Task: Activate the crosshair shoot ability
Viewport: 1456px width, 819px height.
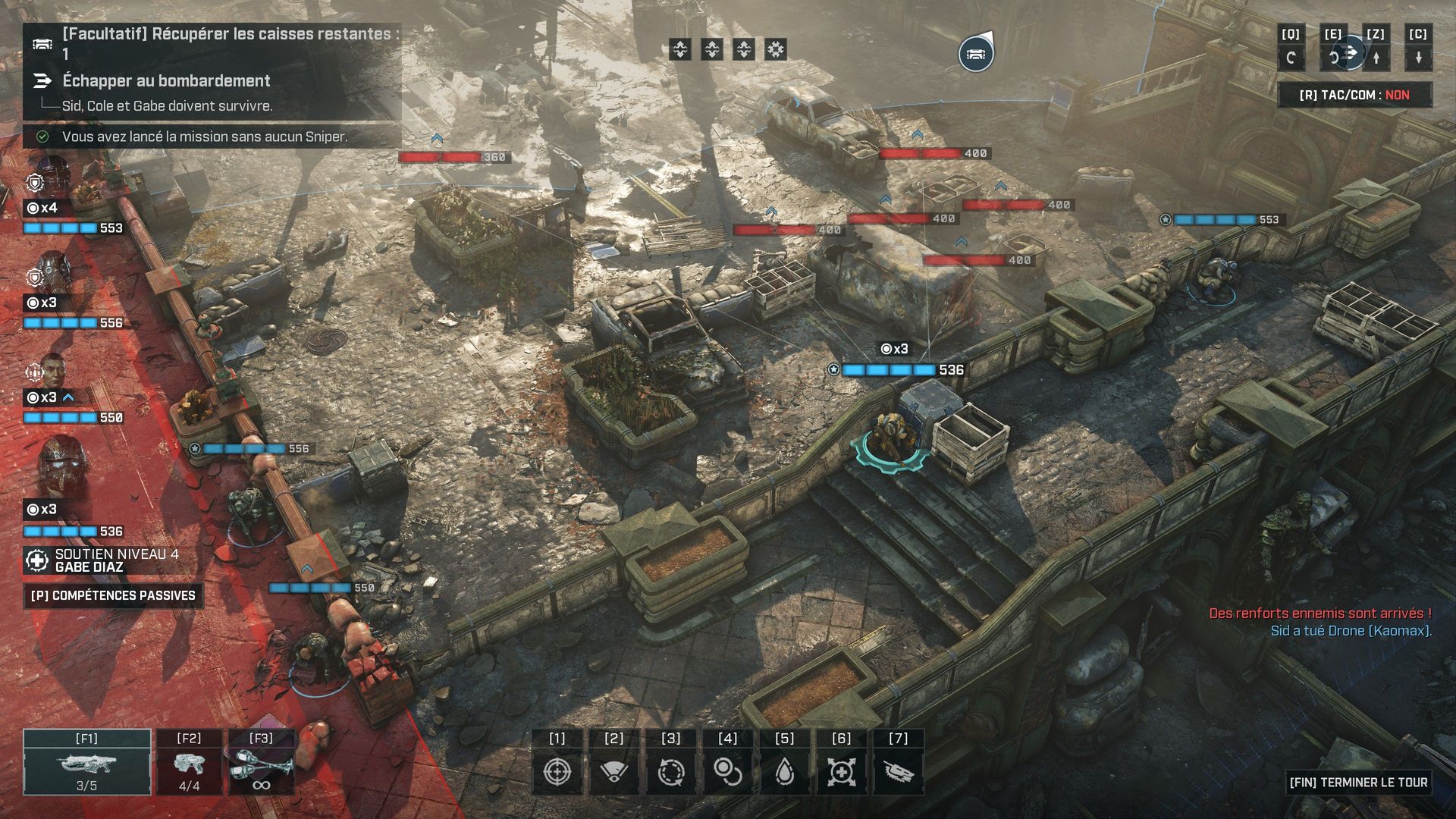Action: 557,772
